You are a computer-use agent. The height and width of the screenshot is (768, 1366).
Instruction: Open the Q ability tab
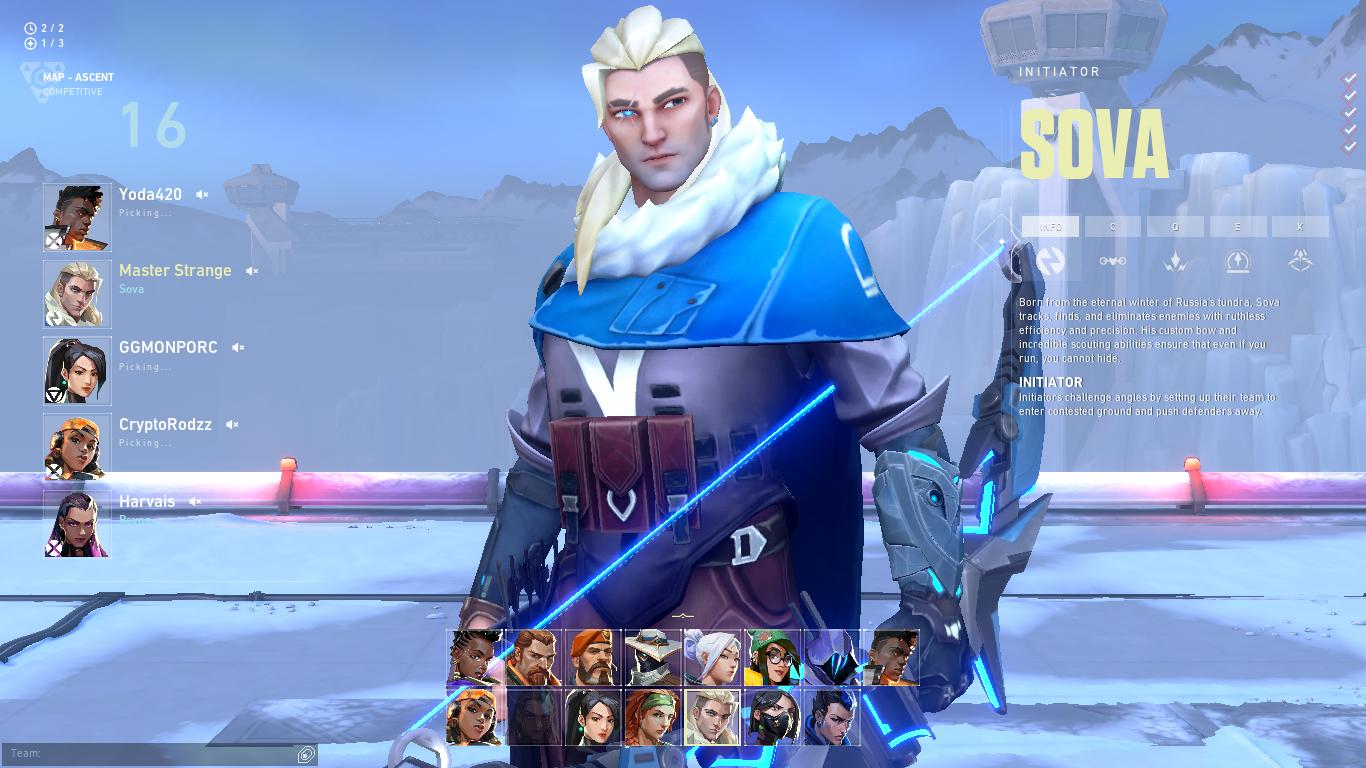[1175, 227]
